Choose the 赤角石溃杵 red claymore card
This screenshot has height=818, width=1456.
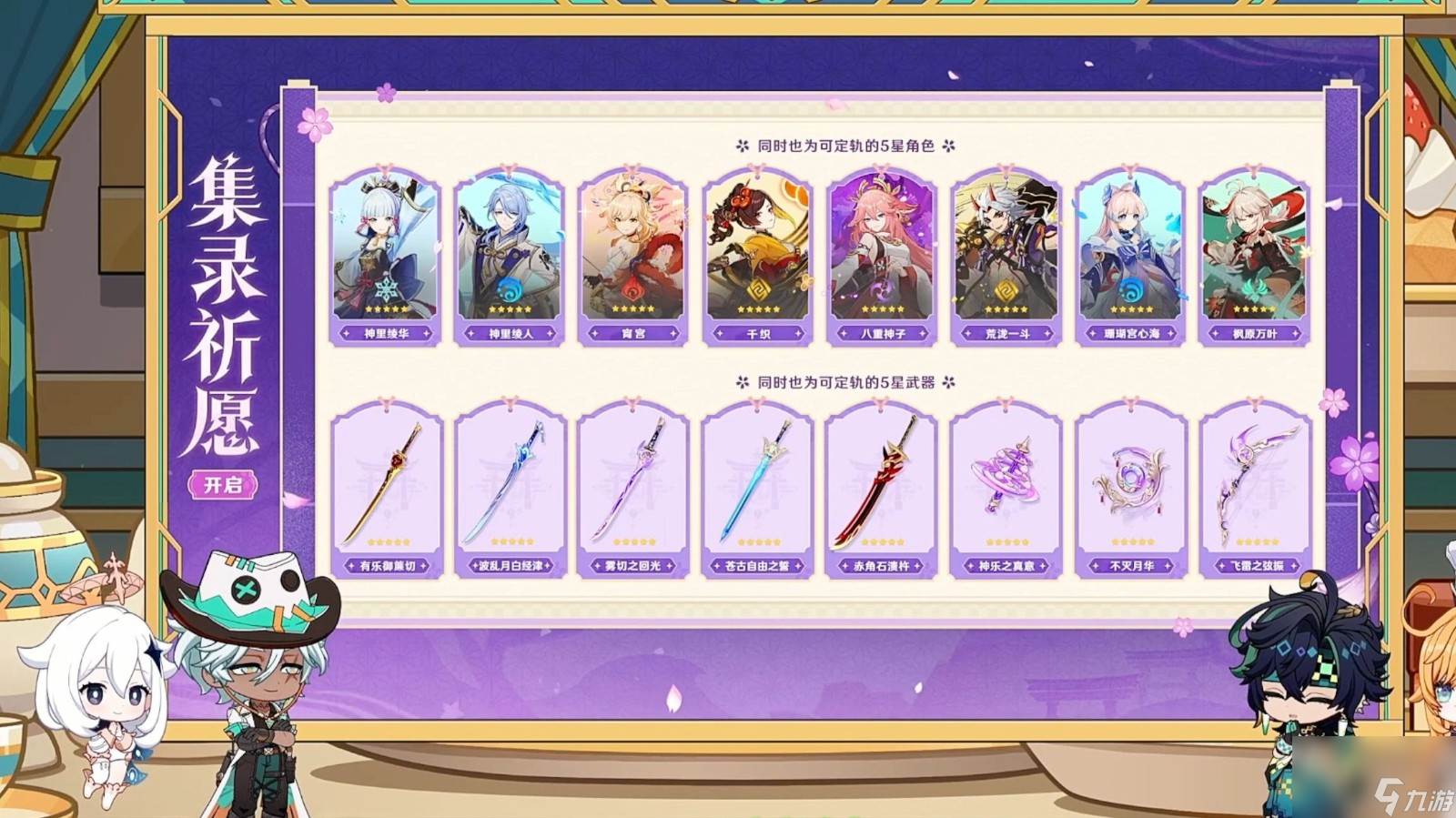tap(882, 490)
